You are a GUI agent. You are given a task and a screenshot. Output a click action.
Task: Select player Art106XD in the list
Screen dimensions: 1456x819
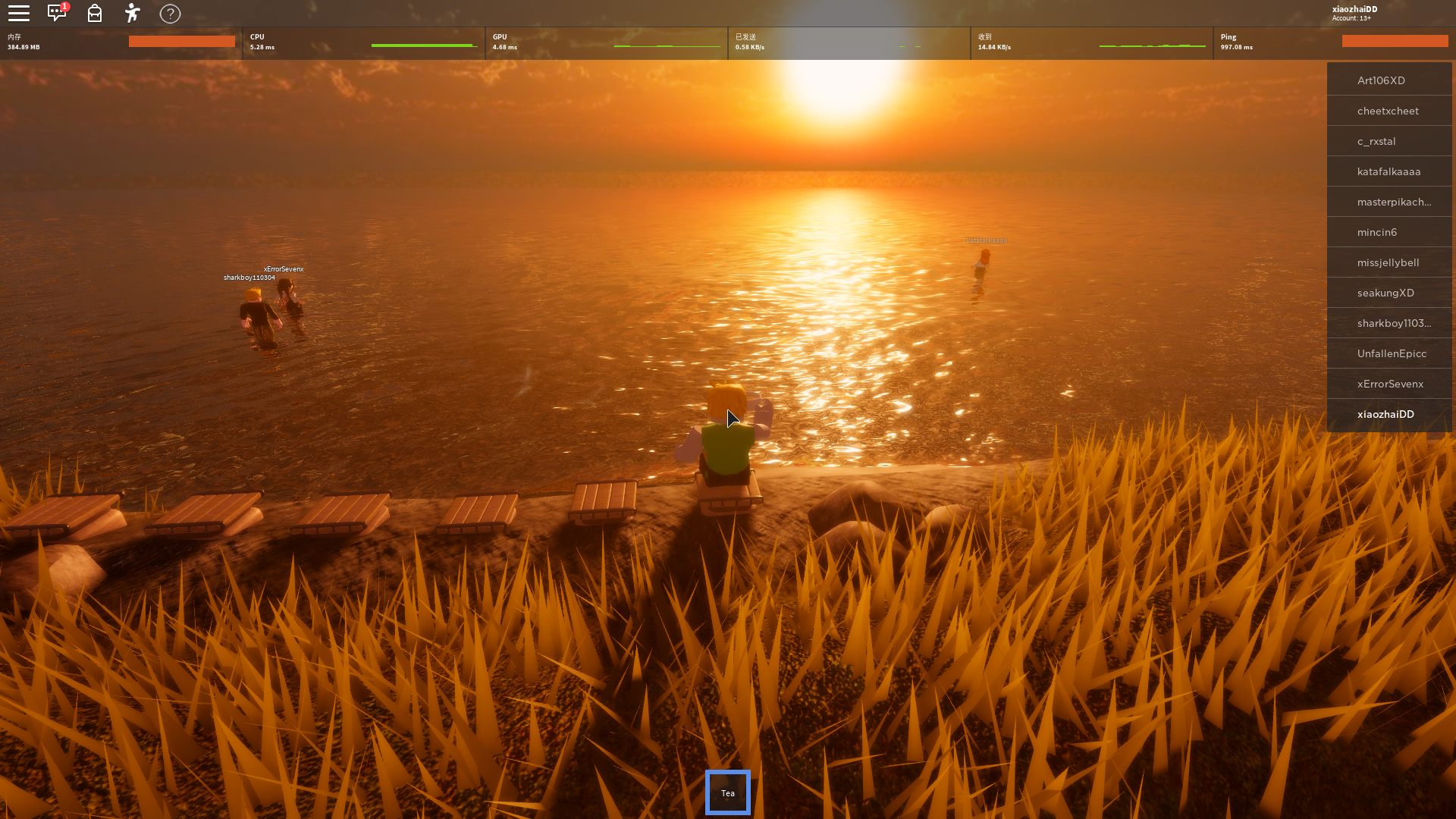click(1389, 80)
